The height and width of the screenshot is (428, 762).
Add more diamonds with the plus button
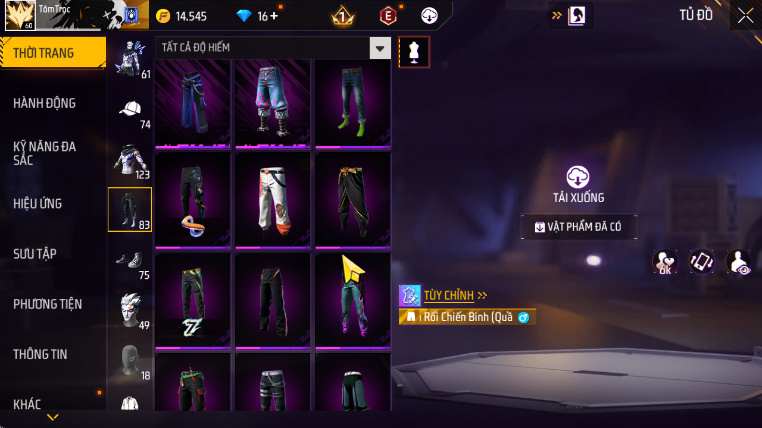tap(274, 16)
